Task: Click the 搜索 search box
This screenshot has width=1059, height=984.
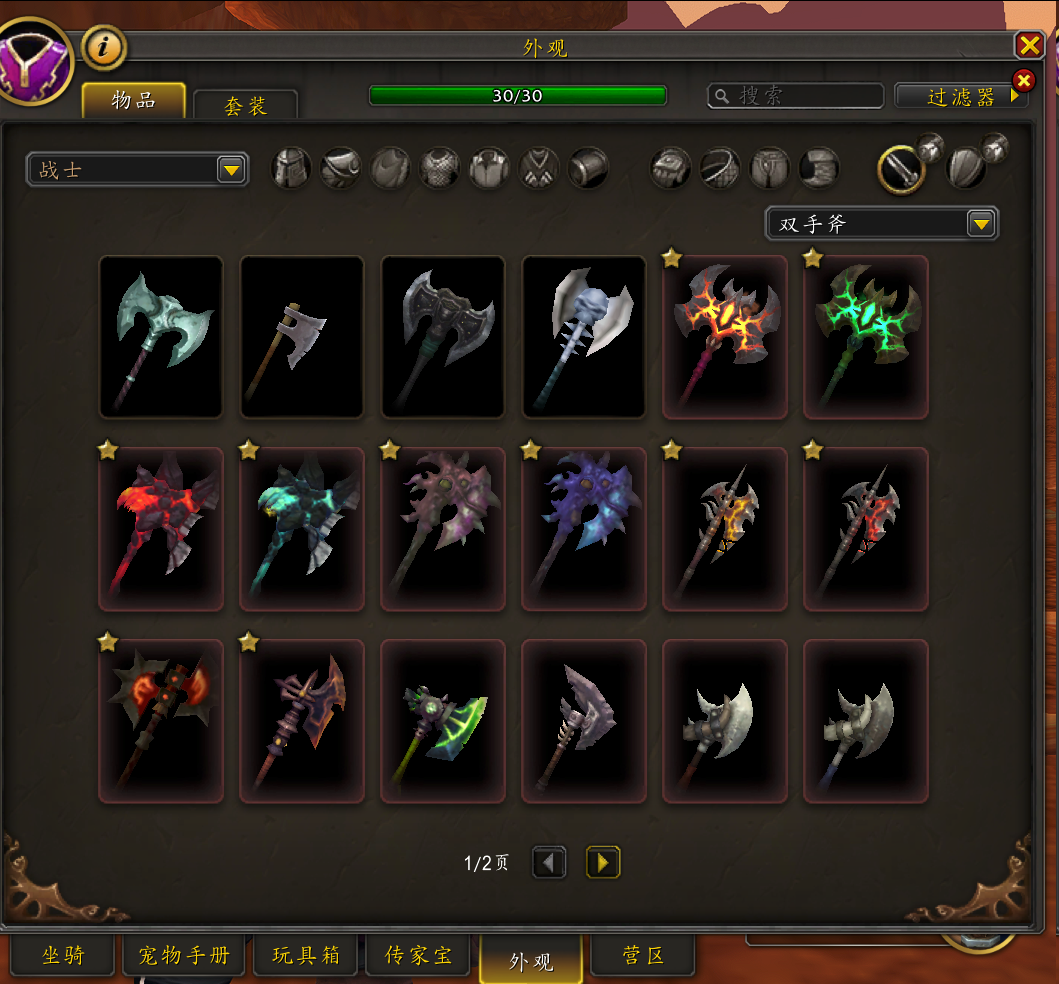Action: point(796,96)
